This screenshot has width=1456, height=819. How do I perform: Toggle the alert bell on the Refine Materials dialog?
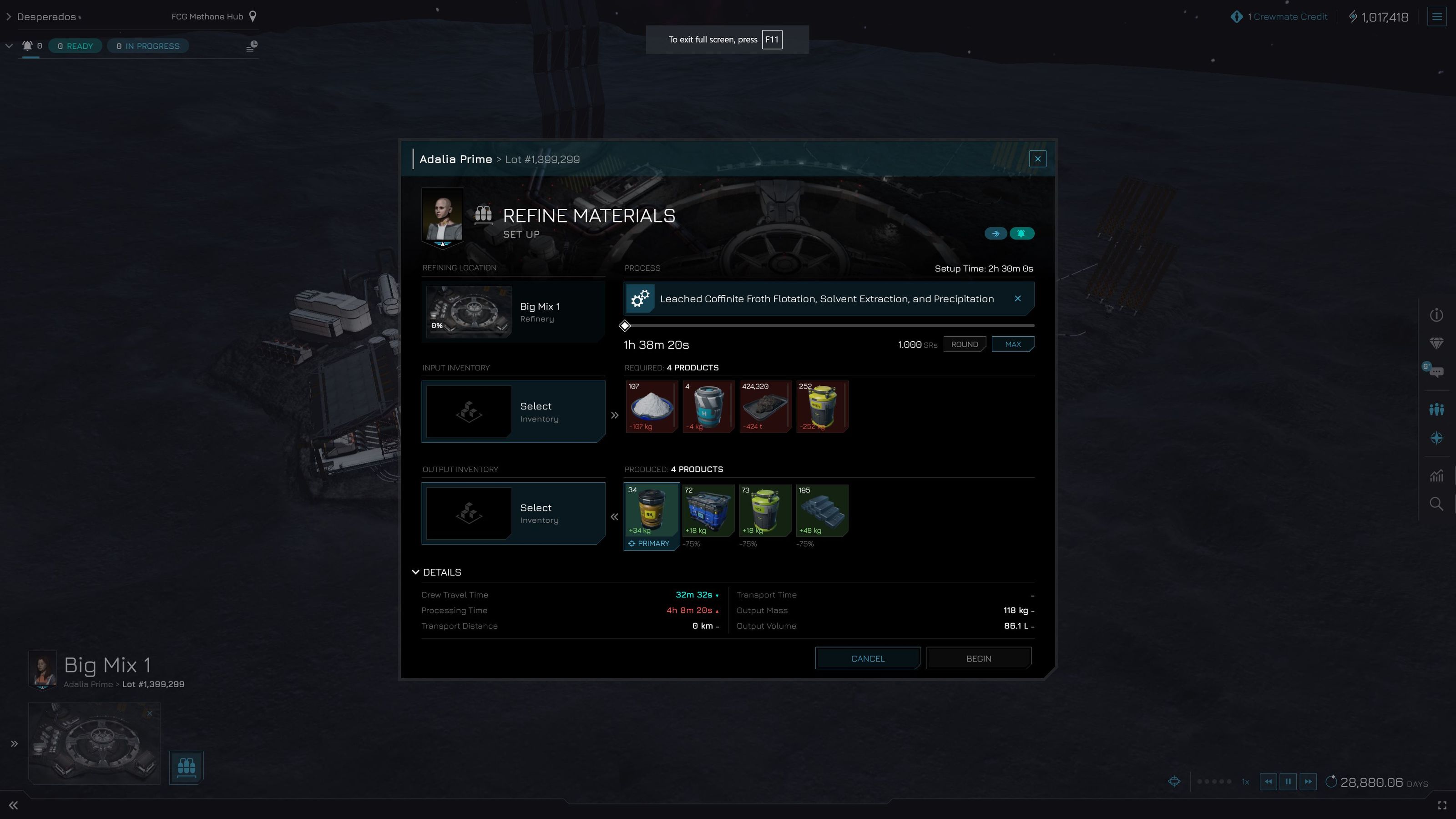1022,233
